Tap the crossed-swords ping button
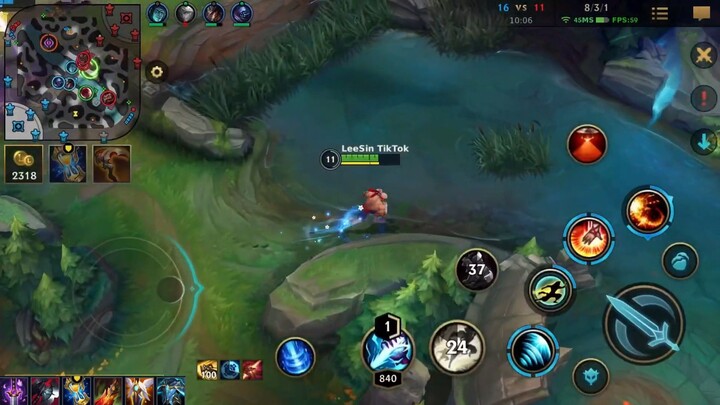 [x=704, y=55]
